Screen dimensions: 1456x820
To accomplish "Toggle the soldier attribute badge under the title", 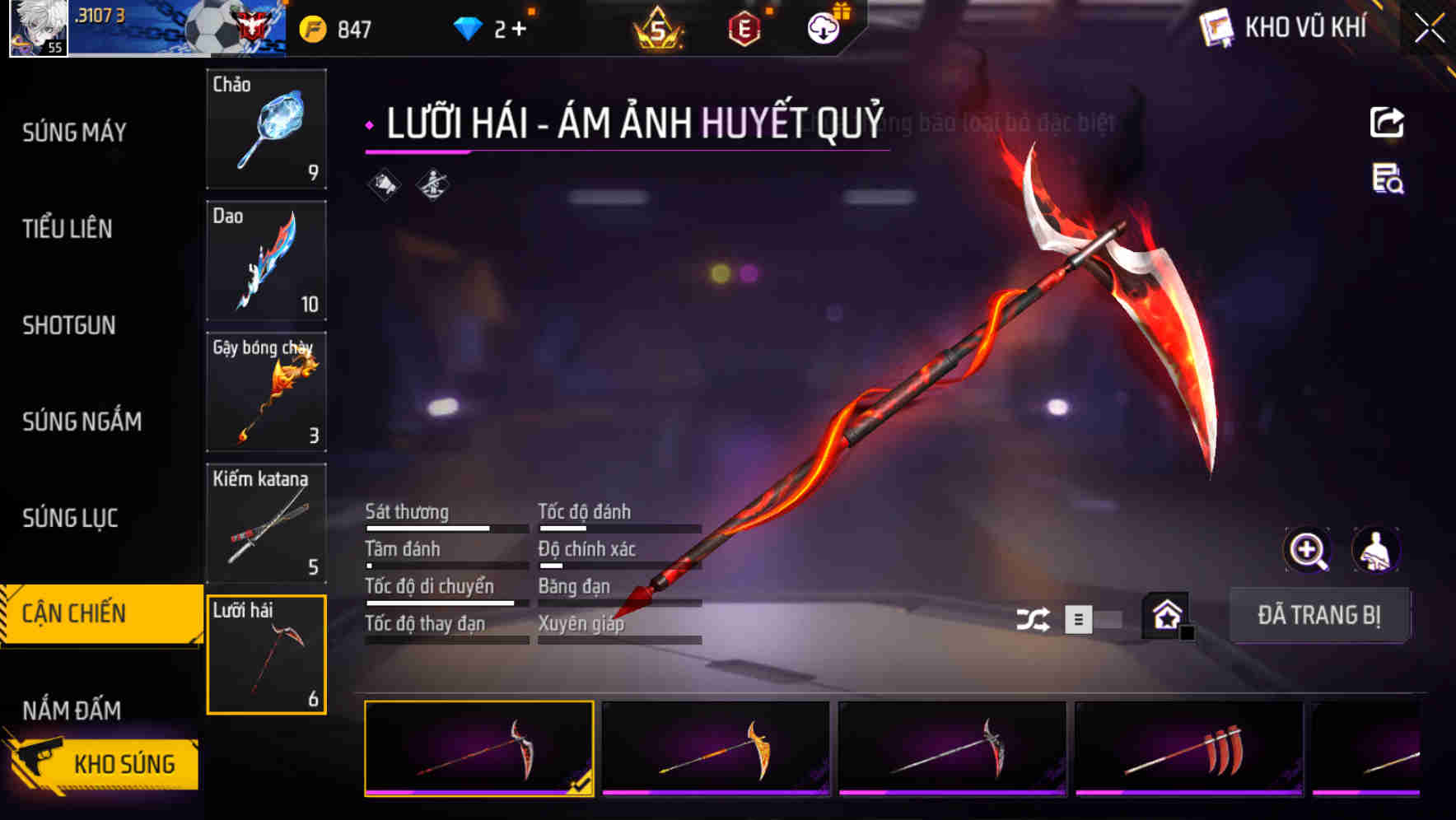I will point(434,185).
